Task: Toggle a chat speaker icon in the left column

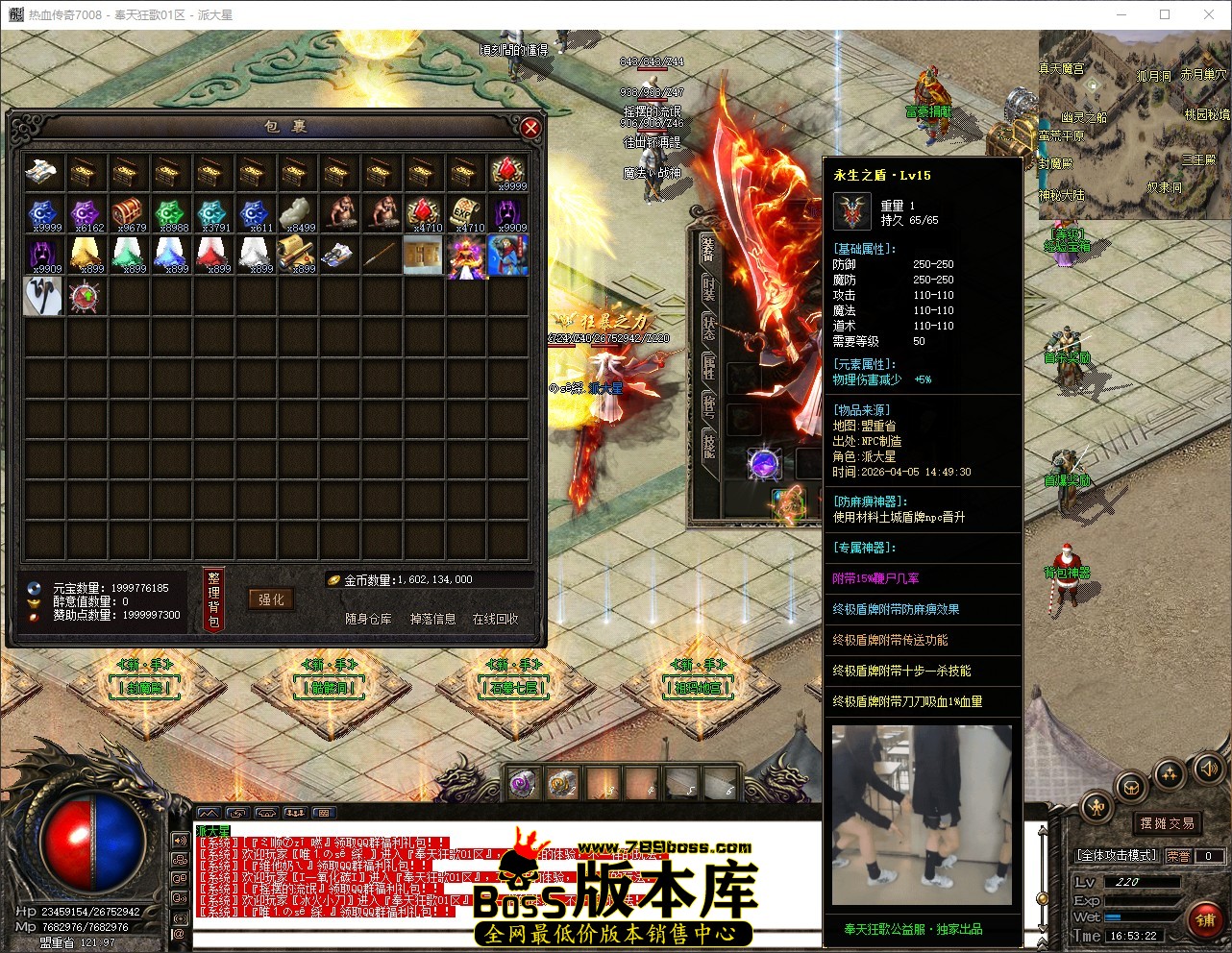Action: click(x=179, y=841)
